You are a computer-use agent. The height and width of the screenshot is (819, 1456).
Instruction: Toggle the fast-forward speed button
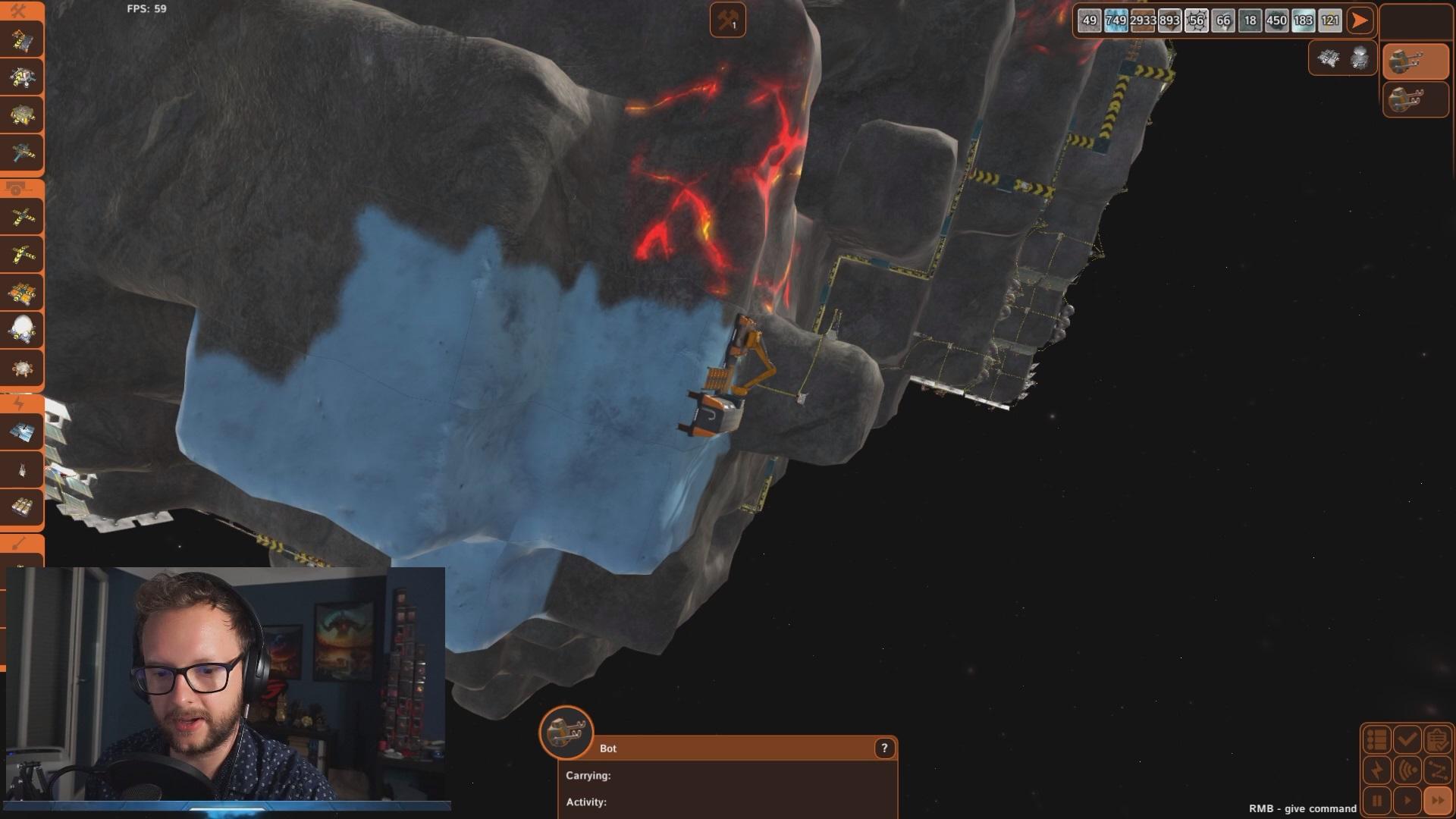click(1437, 801)
